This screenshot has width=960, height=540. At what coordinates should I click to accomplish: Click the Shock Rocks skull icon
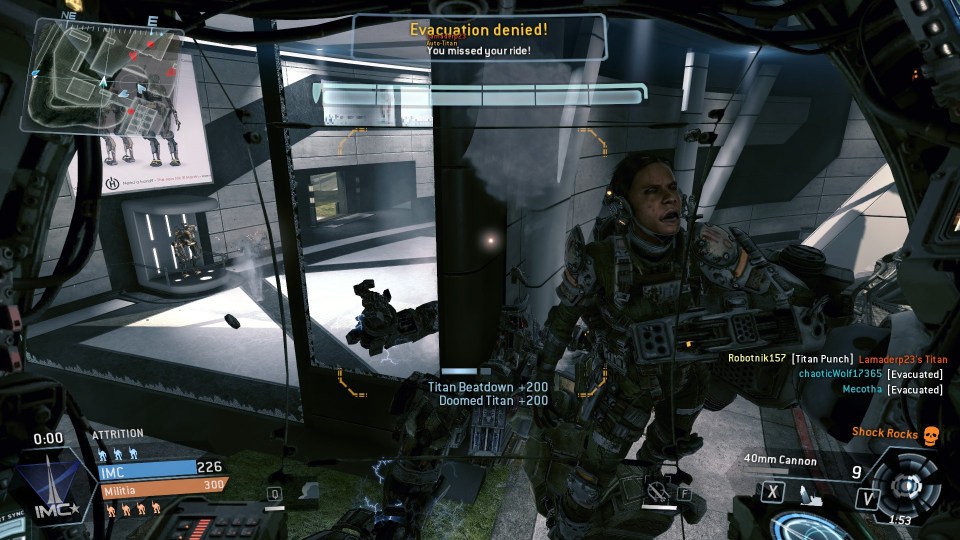(930, 434)
